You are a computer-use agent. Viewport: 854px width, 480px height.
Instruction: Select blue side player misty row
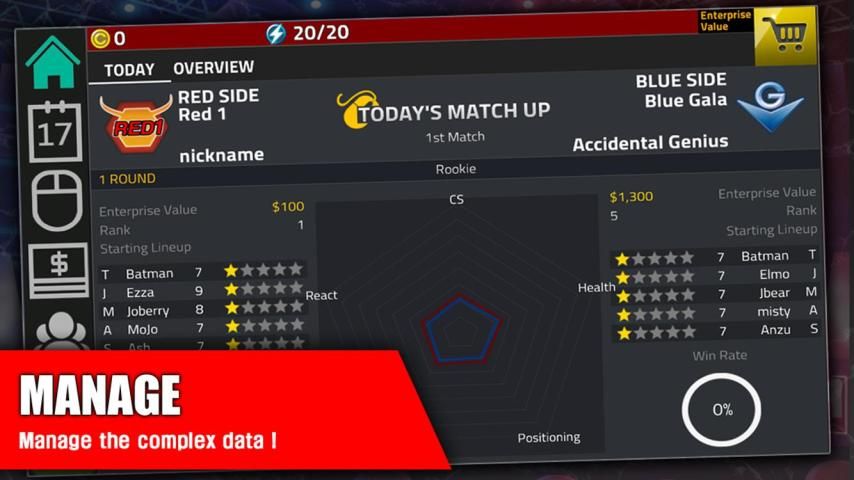(x=715, y=312)
